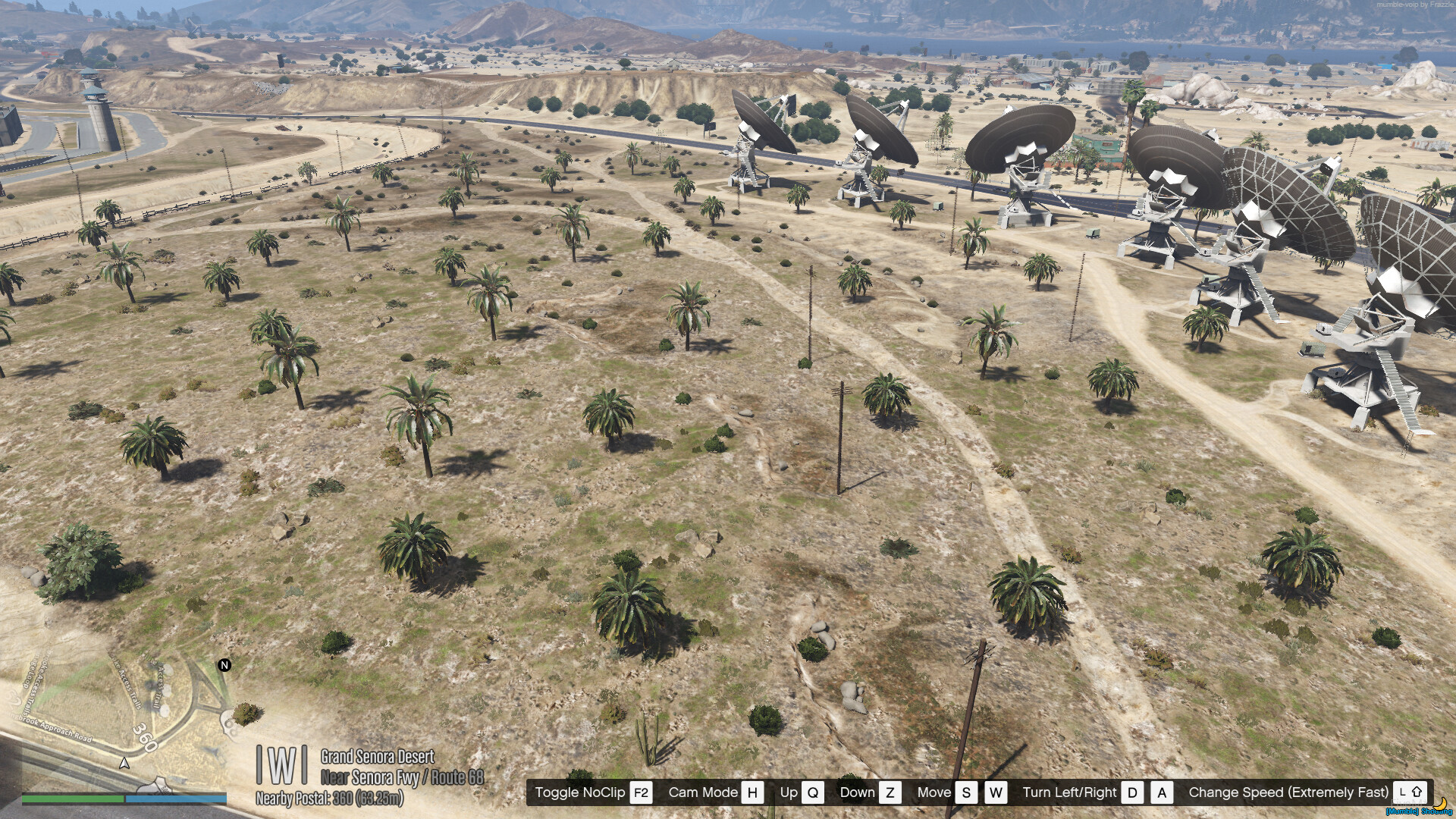Viewport: 1456px width, 819px height.
Task: Click the W key icon under Move
Action: [996, 792]
